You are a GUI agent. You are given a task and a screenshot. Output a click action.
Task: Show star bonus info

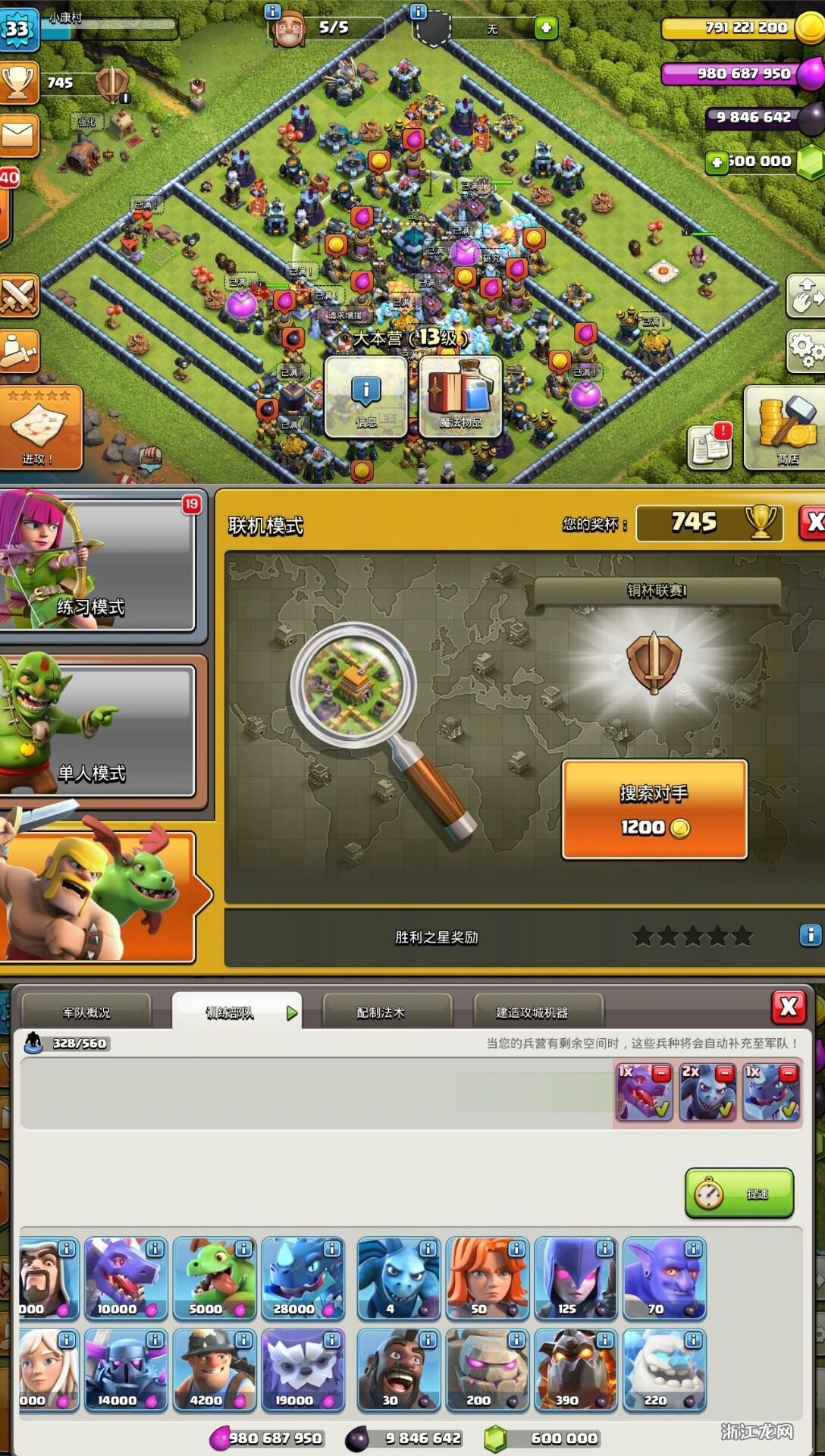coord(810,935)
